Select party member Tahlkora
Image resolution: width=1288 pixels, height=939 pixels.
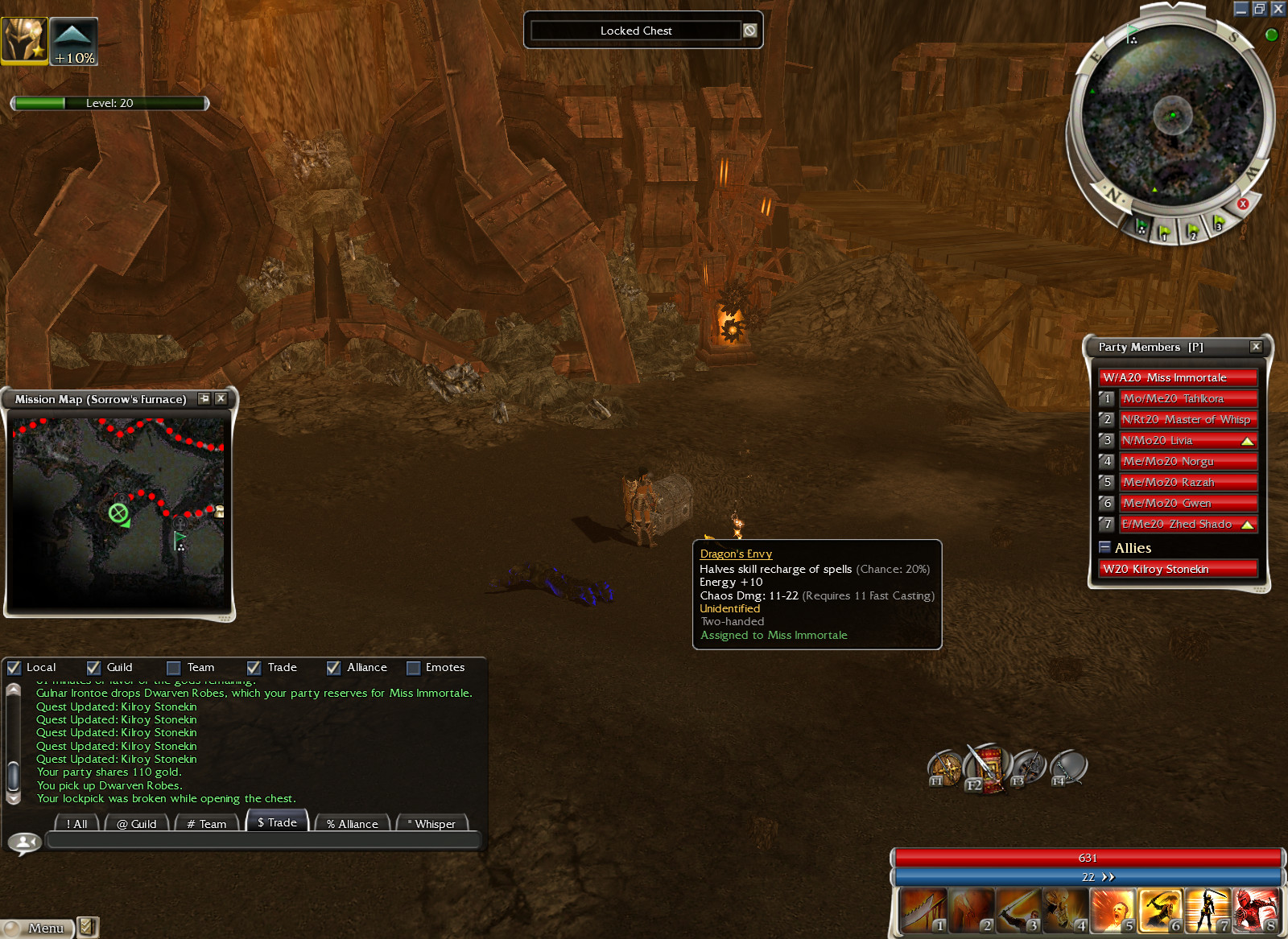(x=1188, y=398)
